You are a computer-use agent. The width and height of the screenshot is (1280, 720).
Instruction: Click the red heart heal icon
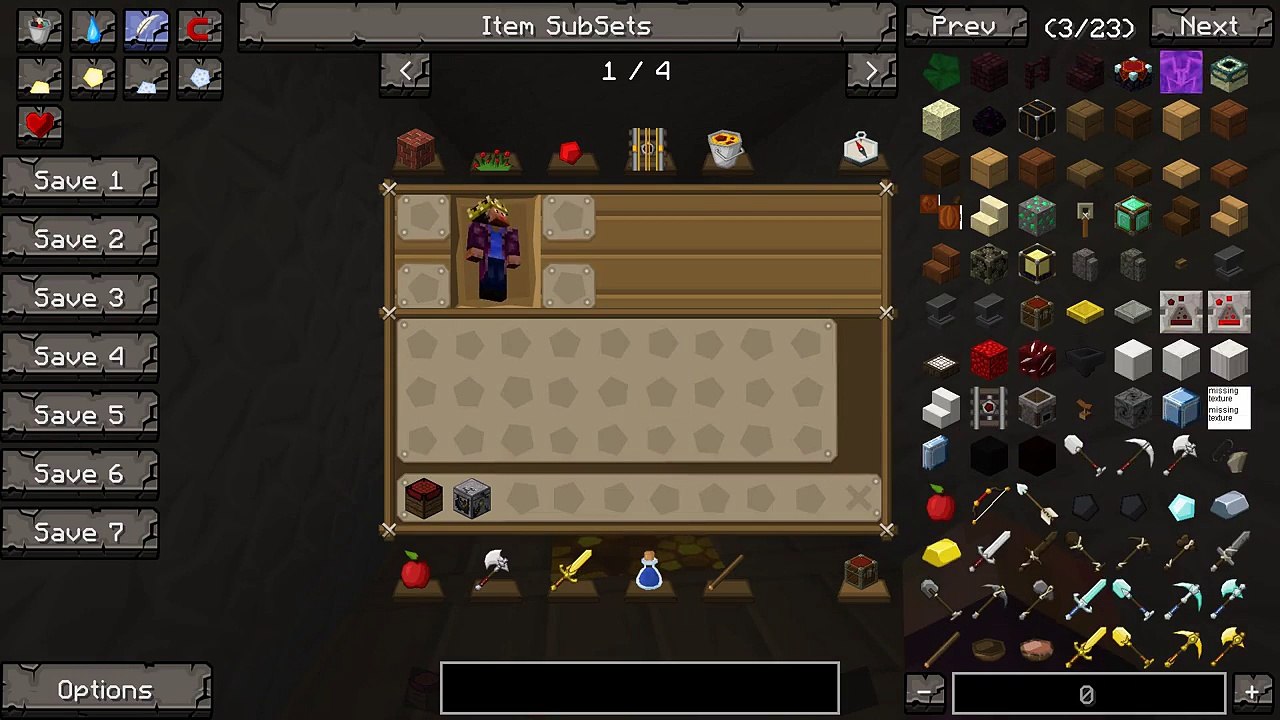click(x=40, y=124)
